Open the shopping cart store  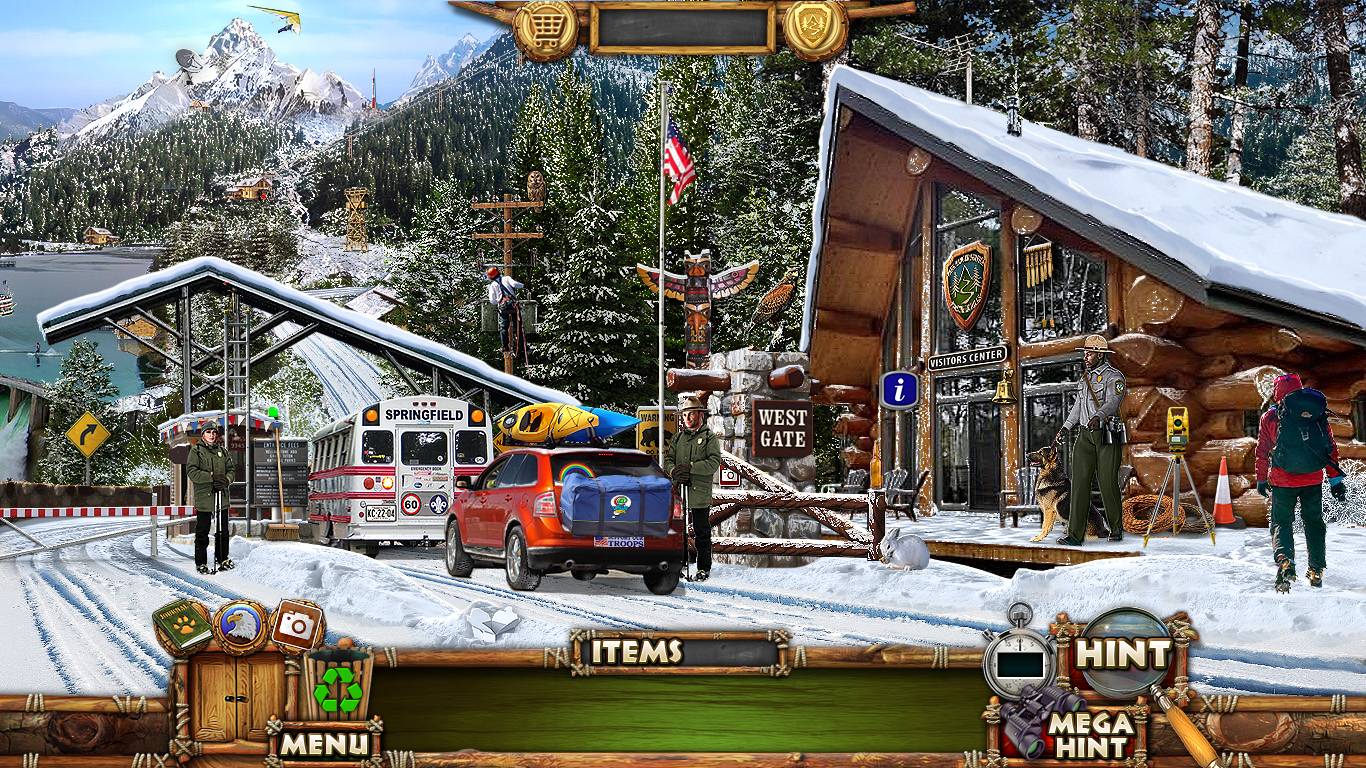point(545,27)
